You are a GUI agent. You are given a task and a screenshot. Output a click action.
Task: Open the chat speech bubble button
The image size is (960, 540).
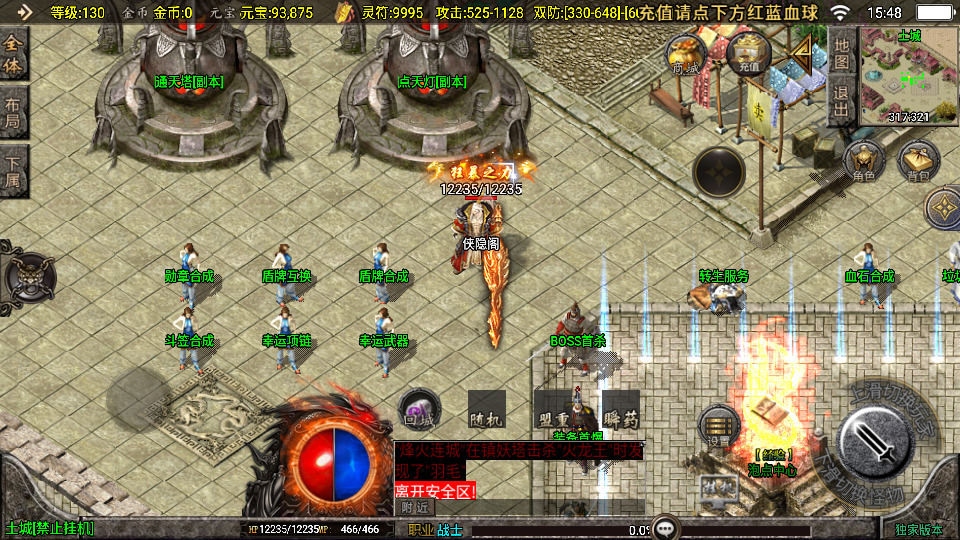point(665,528)
